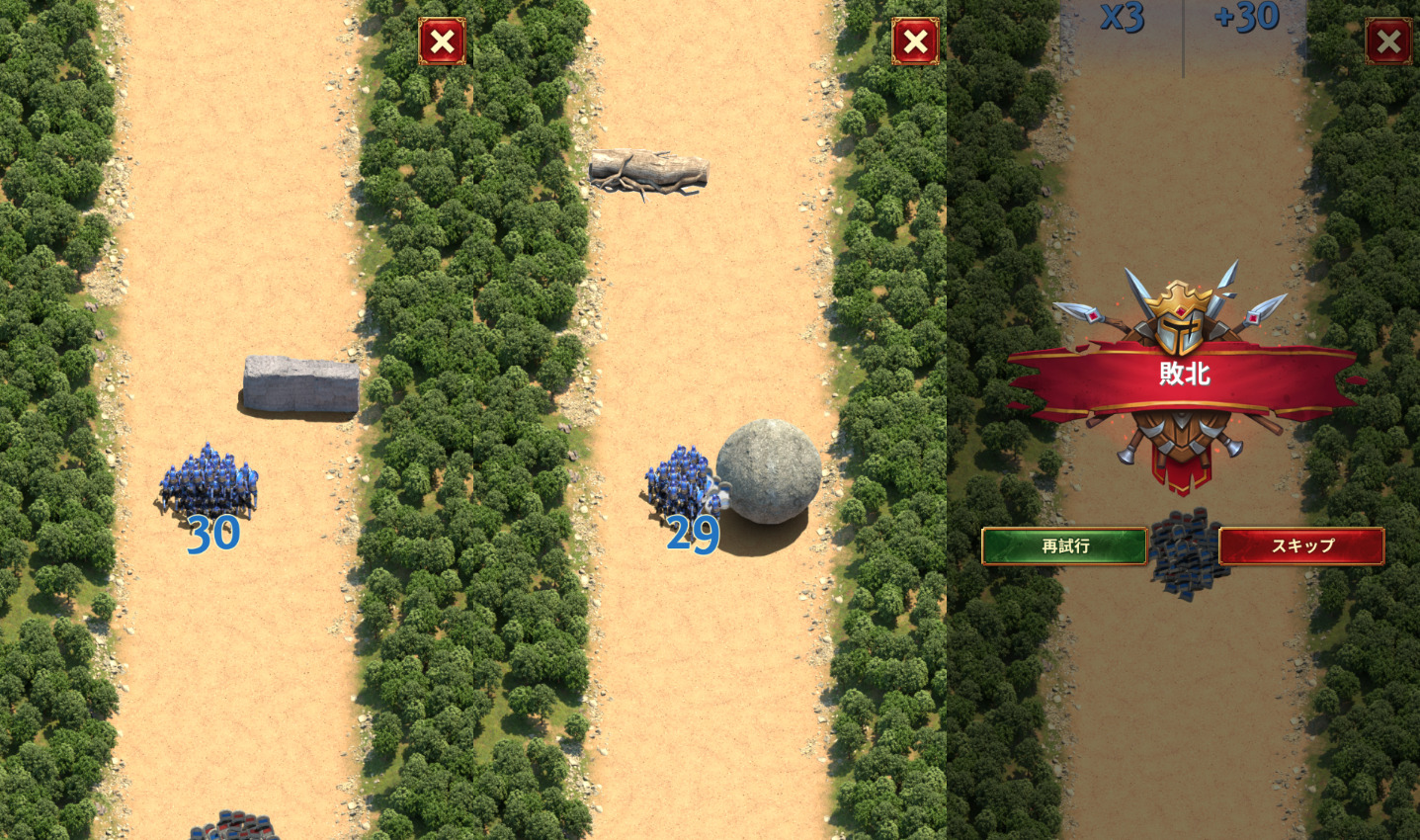Viewport: 1420px width, 840px height.
Task: Click the green 再試行 (Retry) button
Action: pos(1064,546)
